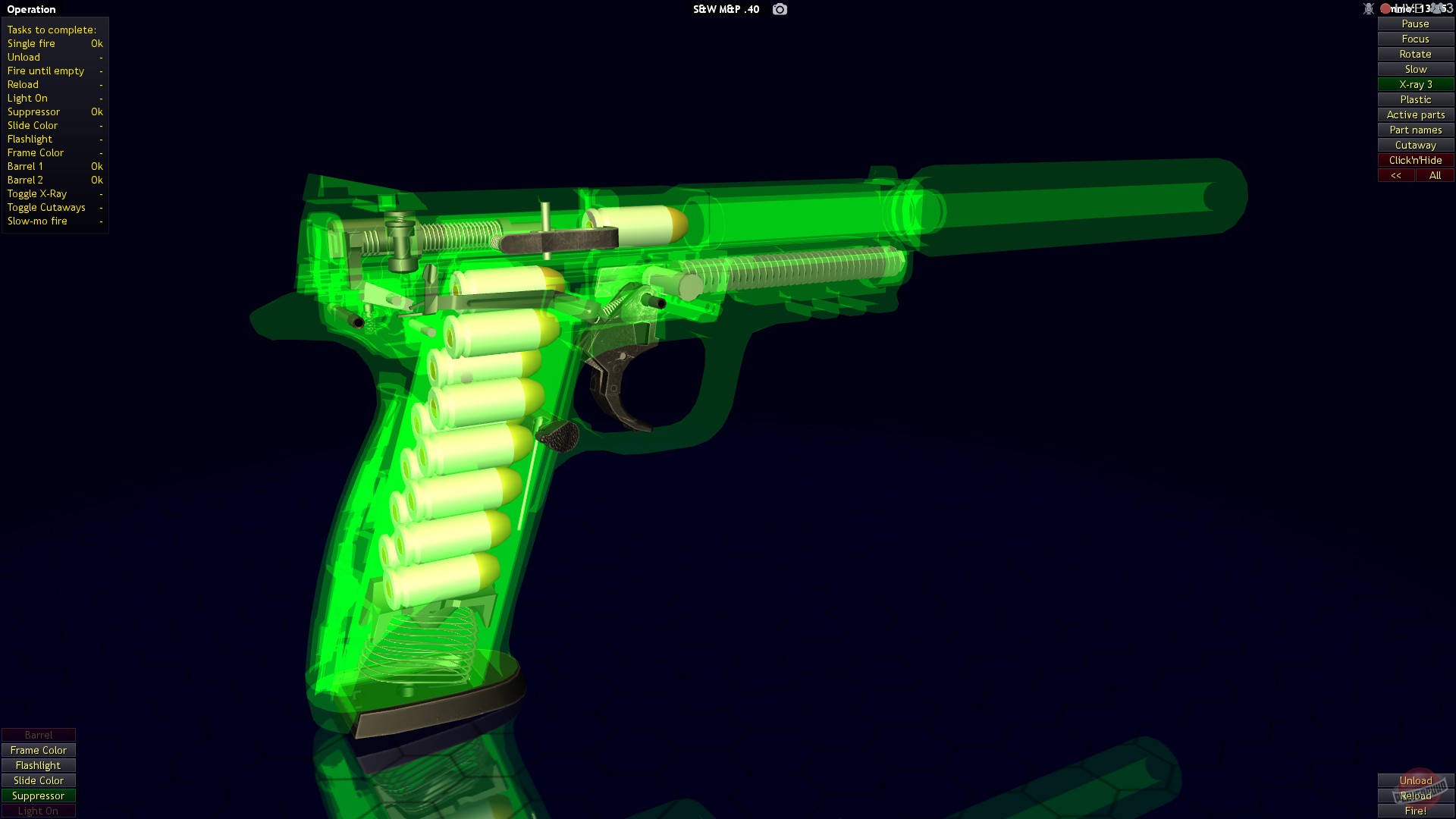This screenshot has width=1456, height=819.
Task: Select Toggle Cutaways in the Operation list
Action: [x=45, y=207]
